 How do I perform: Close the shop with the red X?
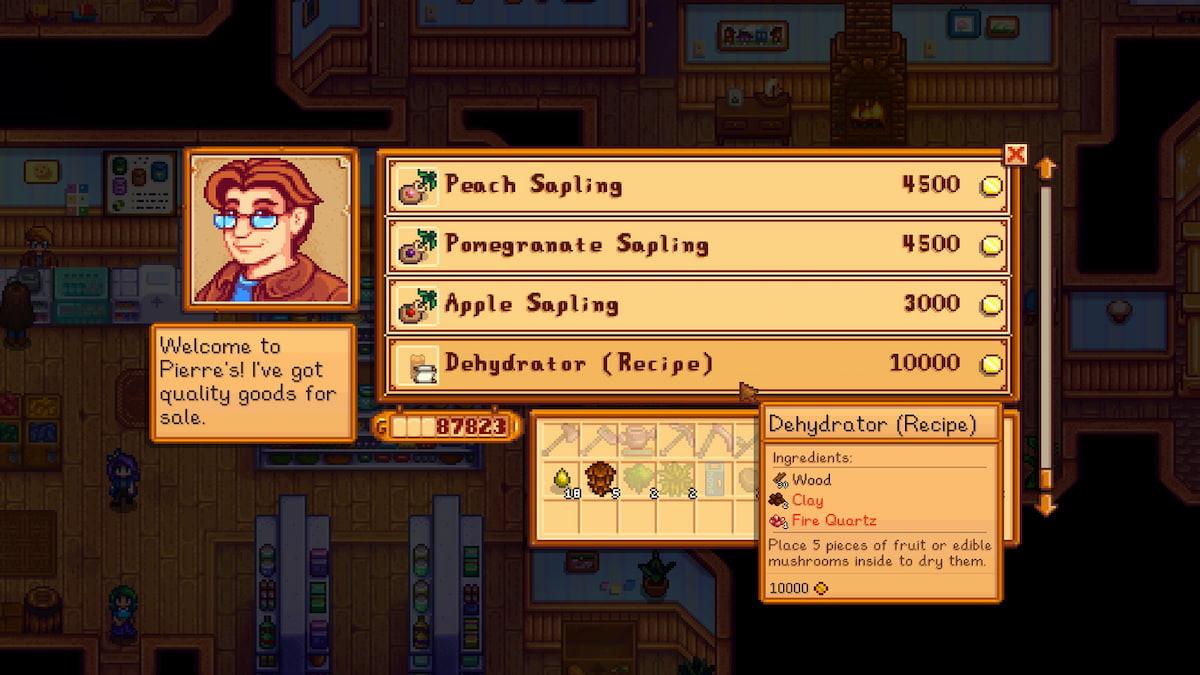tap(1016, 154)
